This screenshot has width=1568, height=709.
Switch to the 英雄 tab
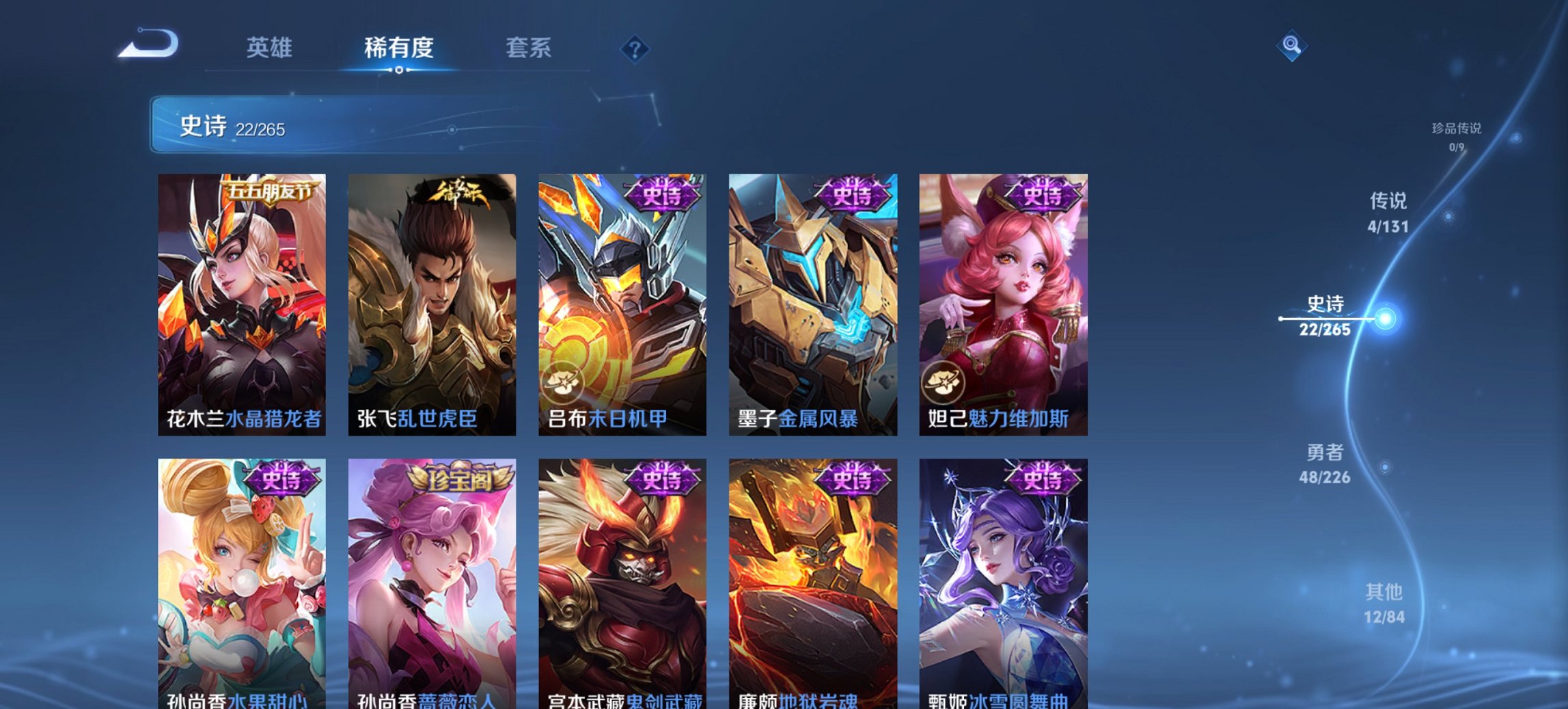click(271, 48)
